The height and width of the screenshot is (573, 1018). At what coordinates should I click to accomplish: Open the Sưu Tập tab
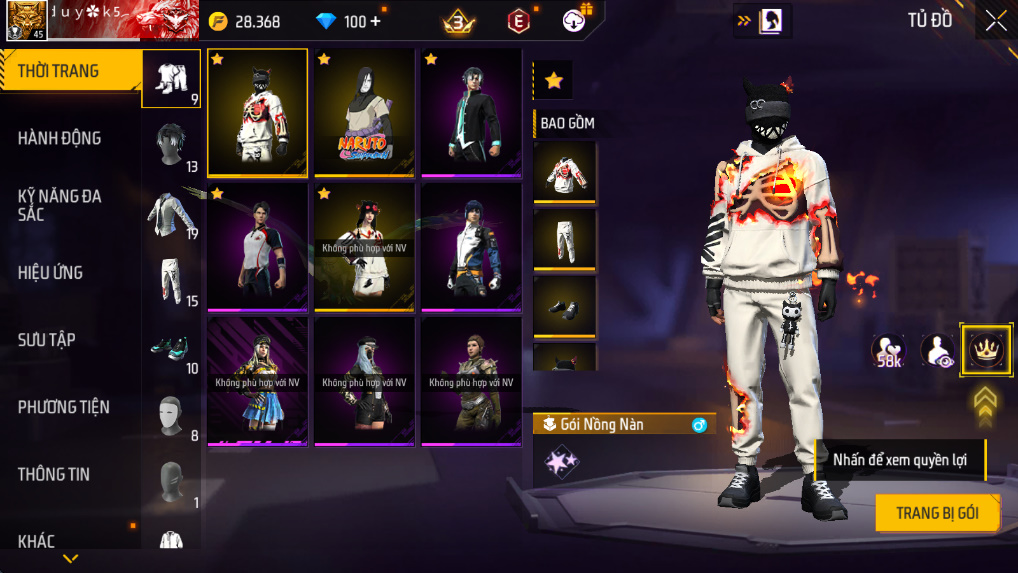(47, 340)
